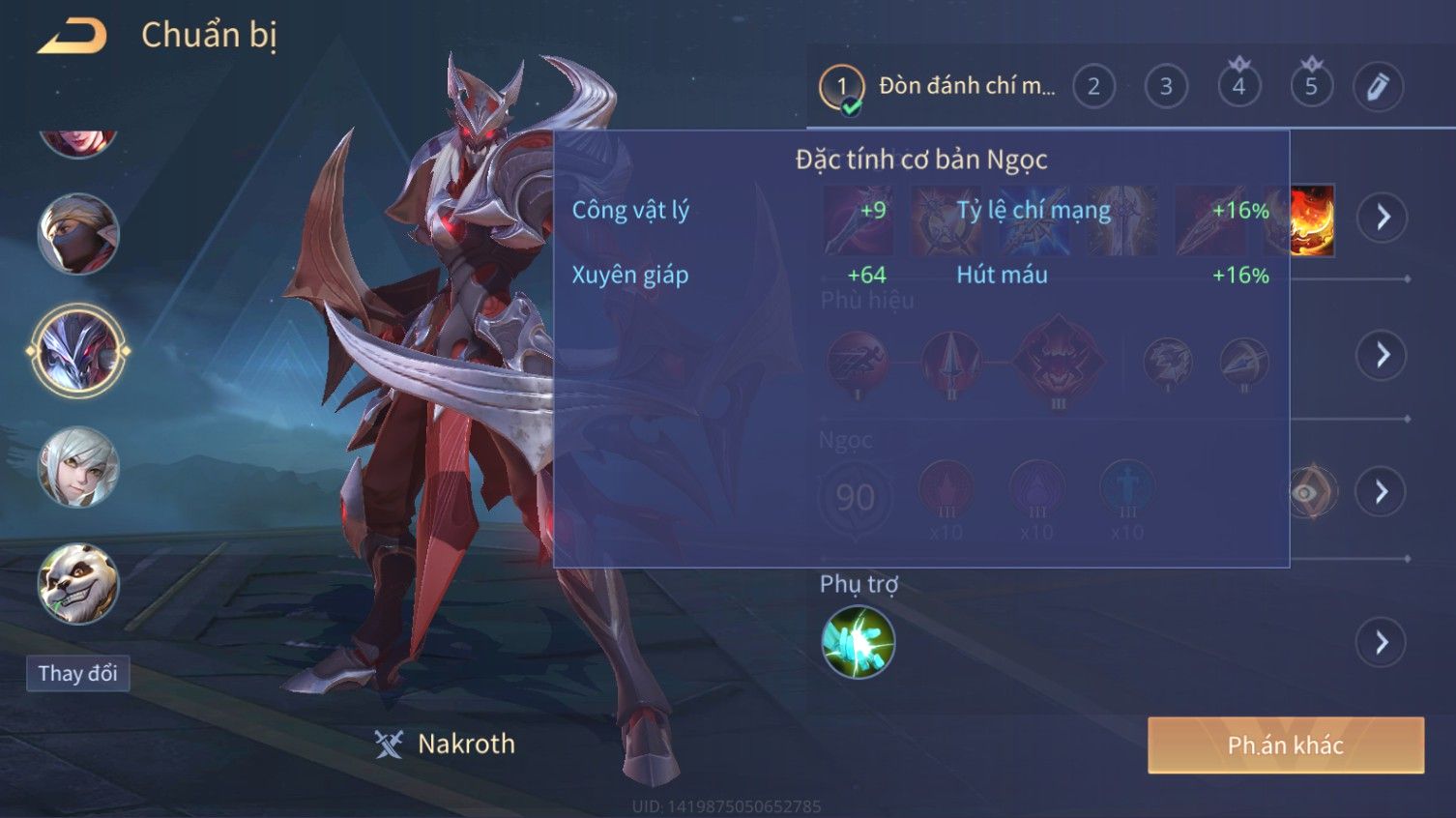Viewport: 1456px width, 818px height.
Task: Select the panda hero portrait
Action: (77, 583)
